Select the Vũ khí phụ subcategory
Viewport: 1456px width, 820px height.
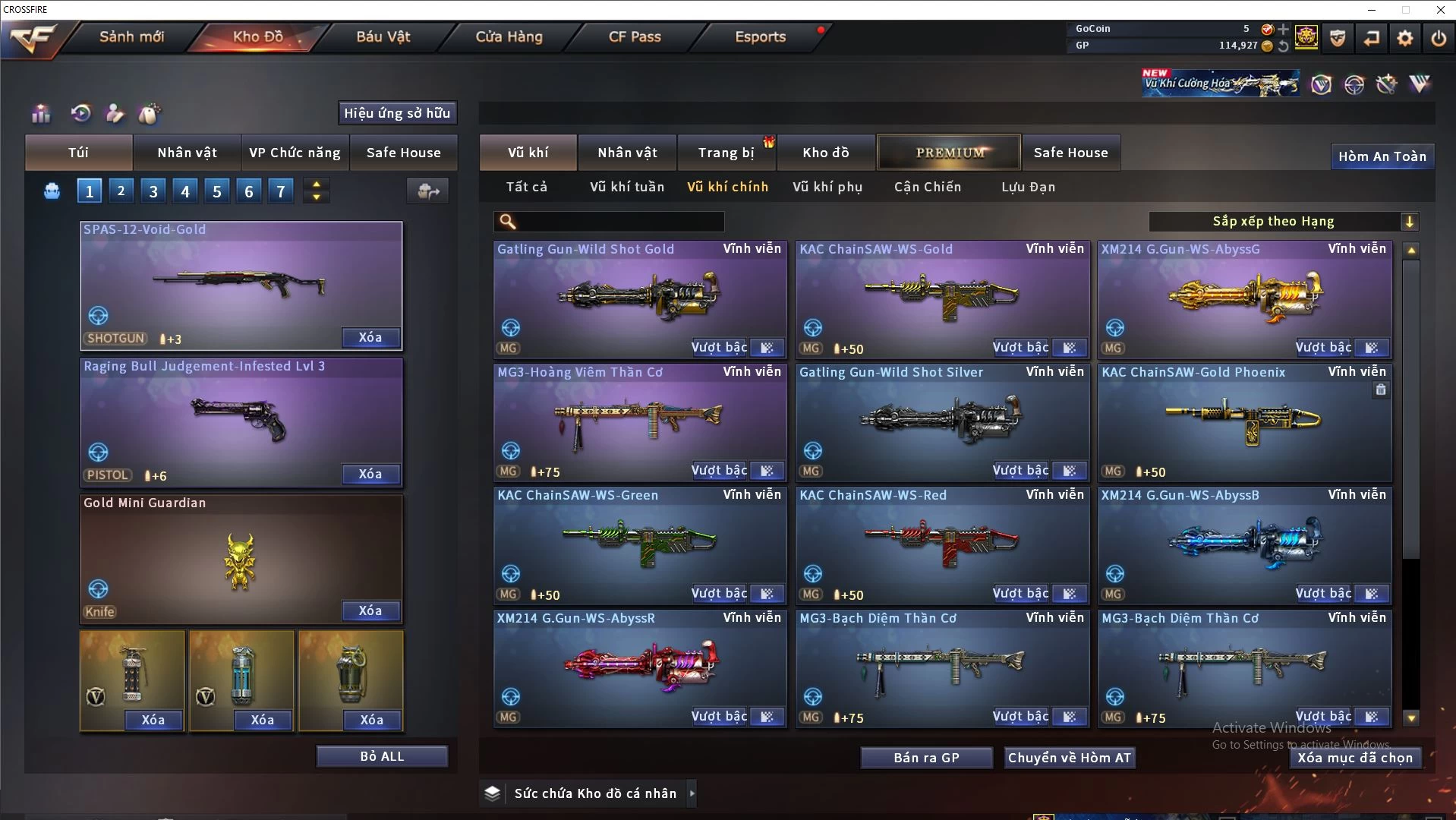coord(827,187)
